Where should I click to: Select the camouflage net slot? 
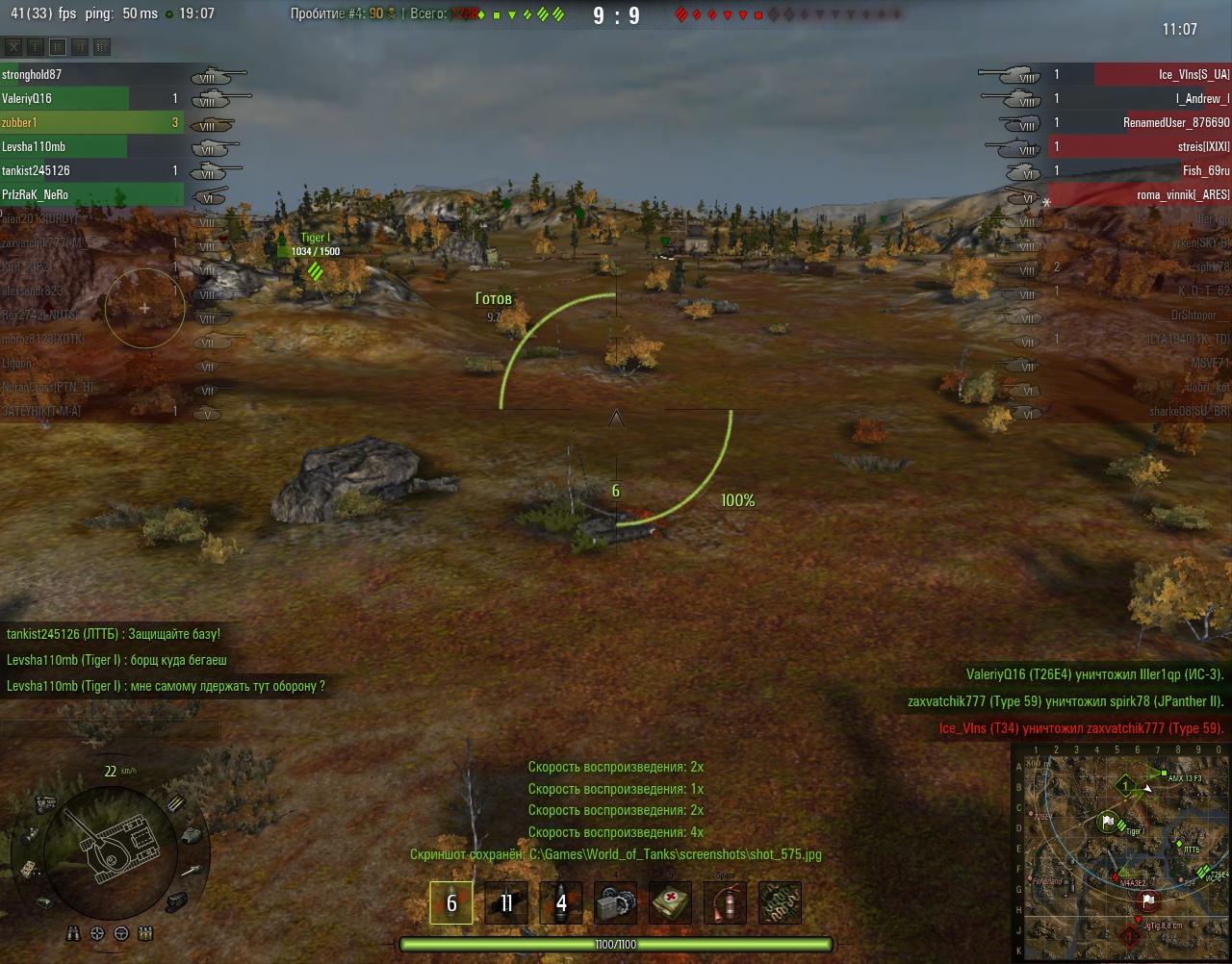780,903
